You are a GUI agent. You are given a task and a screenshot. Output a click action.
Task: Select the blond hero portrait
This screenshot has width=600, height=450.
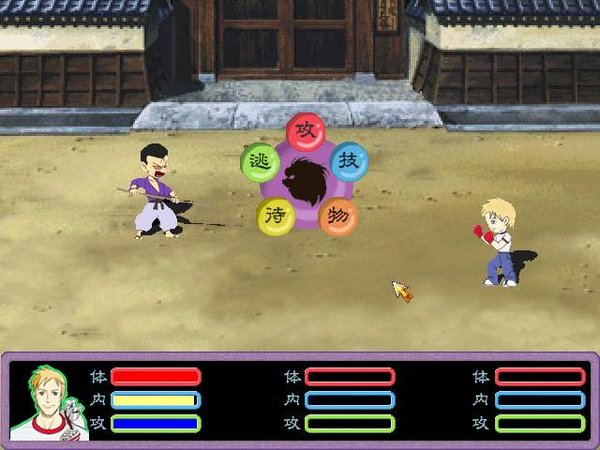(51, 402)
